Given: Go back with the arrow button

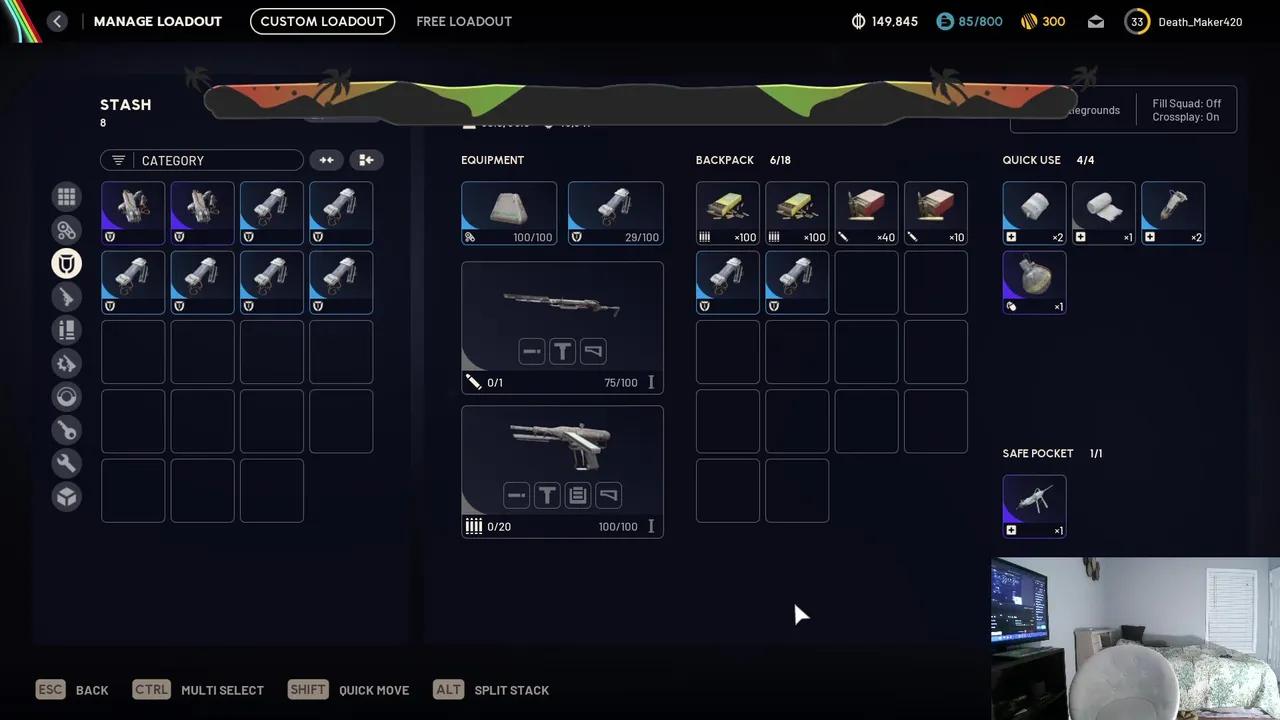Looking at the screenshot, I should coord(57,21).
